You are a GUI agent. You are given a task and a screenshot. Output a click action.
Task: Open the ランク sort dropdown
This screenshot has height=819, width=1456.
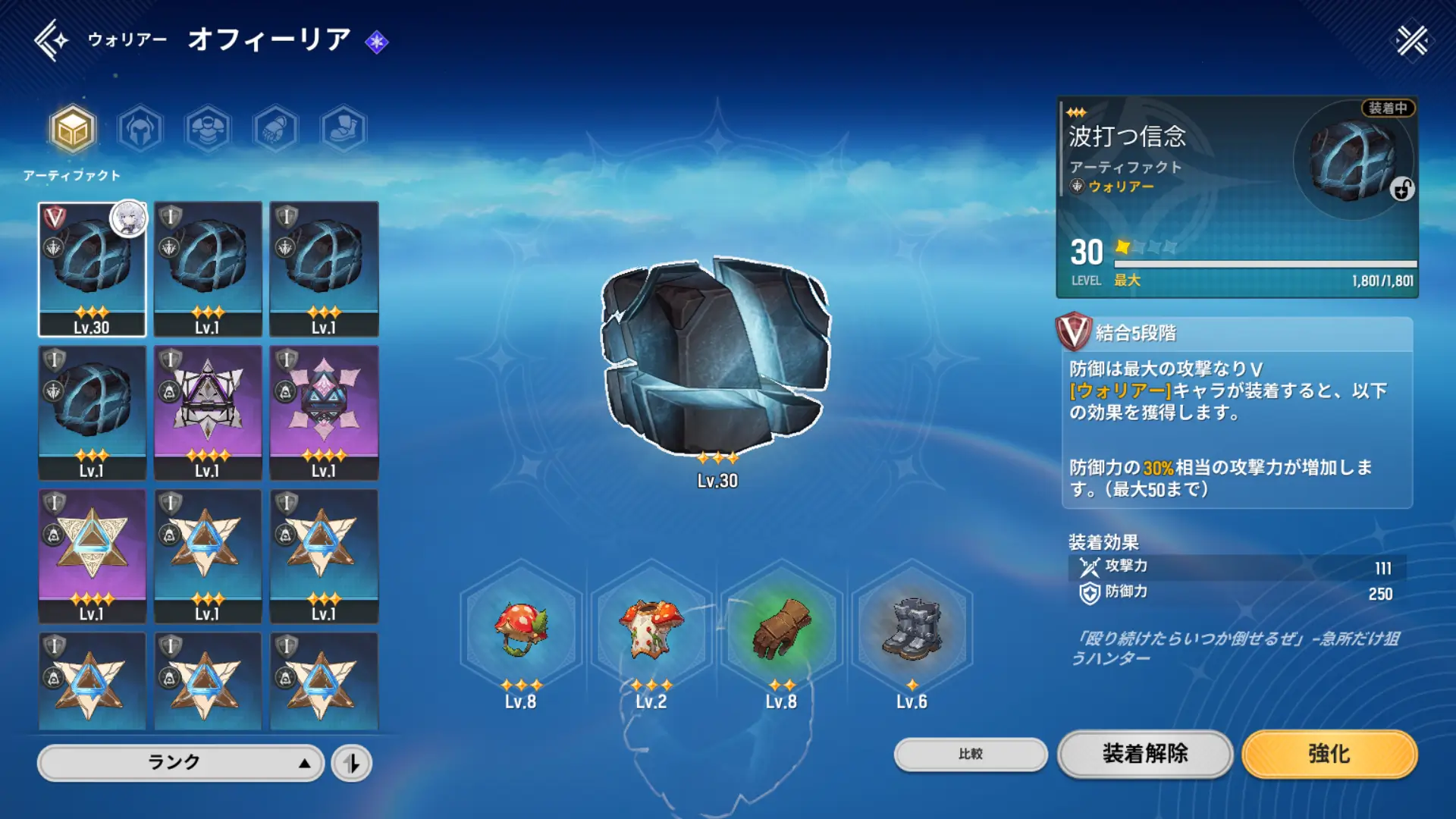point(180,762)
